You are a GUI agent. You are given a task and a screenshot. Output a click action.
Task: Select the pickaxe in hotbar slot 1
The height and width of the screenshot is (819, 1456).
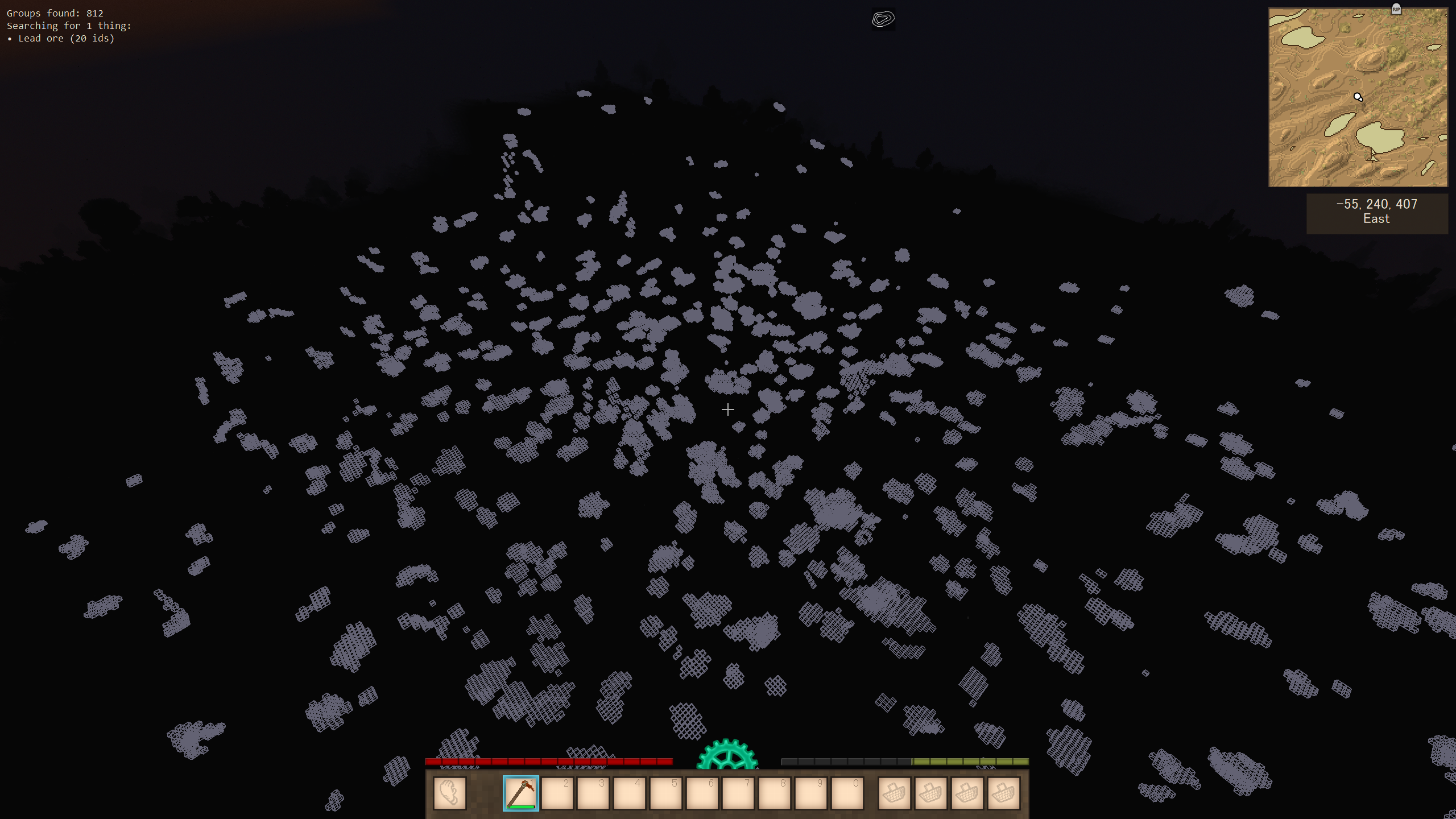tap(520, 793)
